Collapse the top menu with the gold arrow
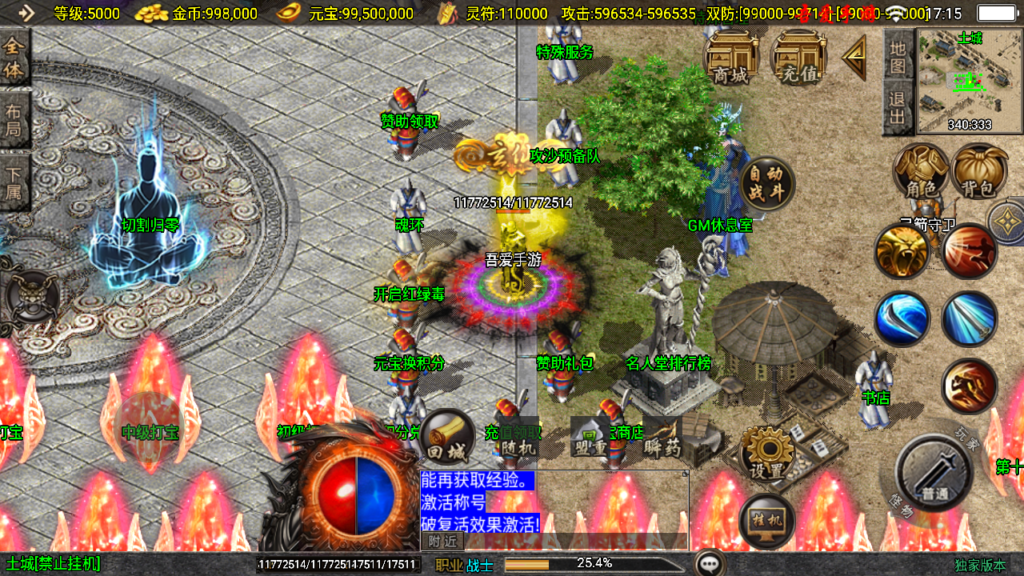Image resolution: width=1024 pixels, height=576 pixels. (854, 58)
